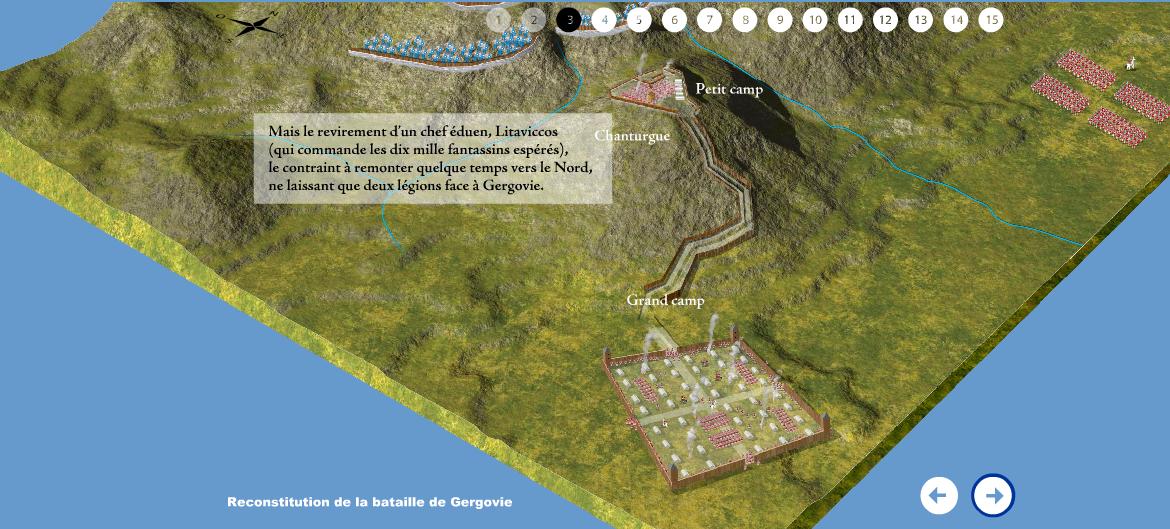Select step 9 marker
Screen dimensions: 1170x529
780,20
